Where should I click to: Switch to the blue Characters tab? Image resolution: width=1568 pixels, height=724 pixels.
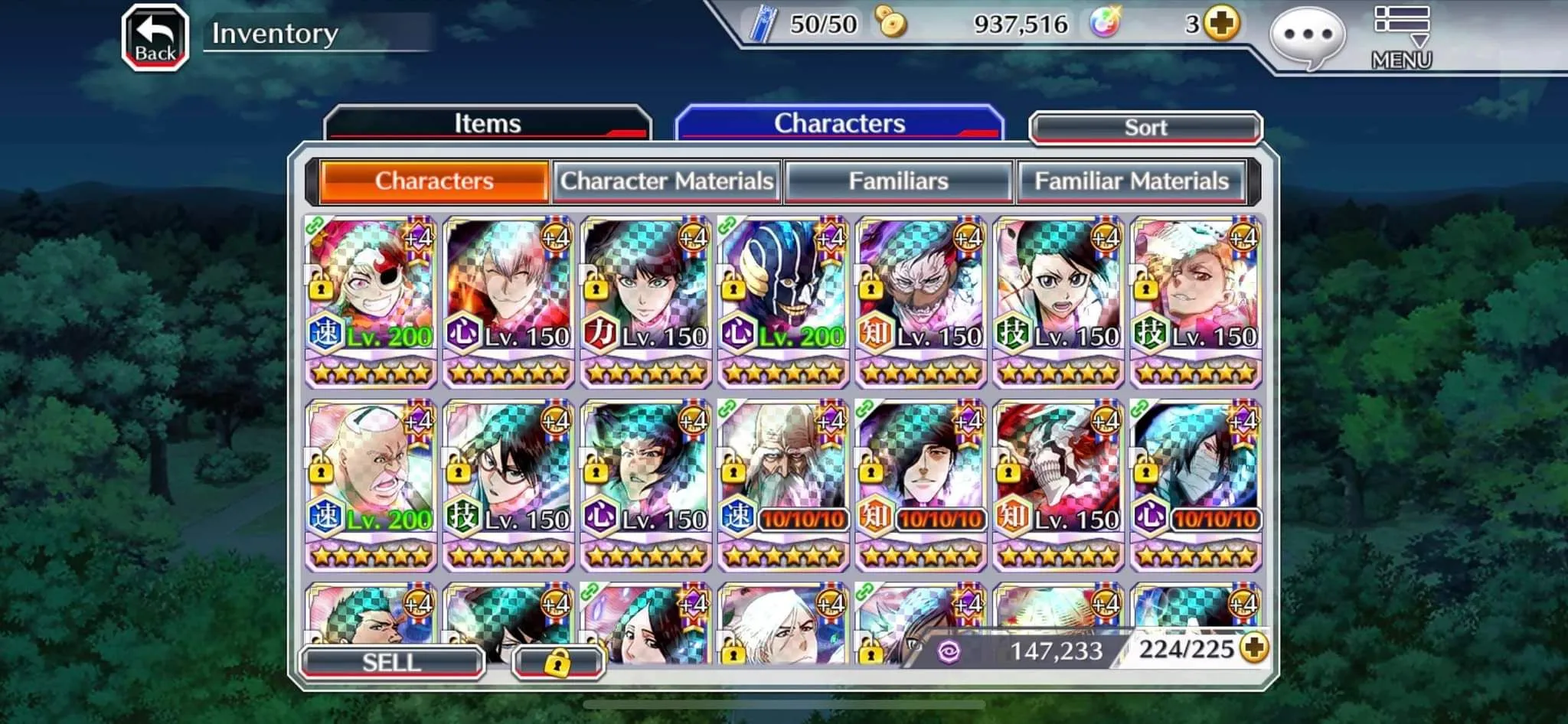(x=839, y=123)
